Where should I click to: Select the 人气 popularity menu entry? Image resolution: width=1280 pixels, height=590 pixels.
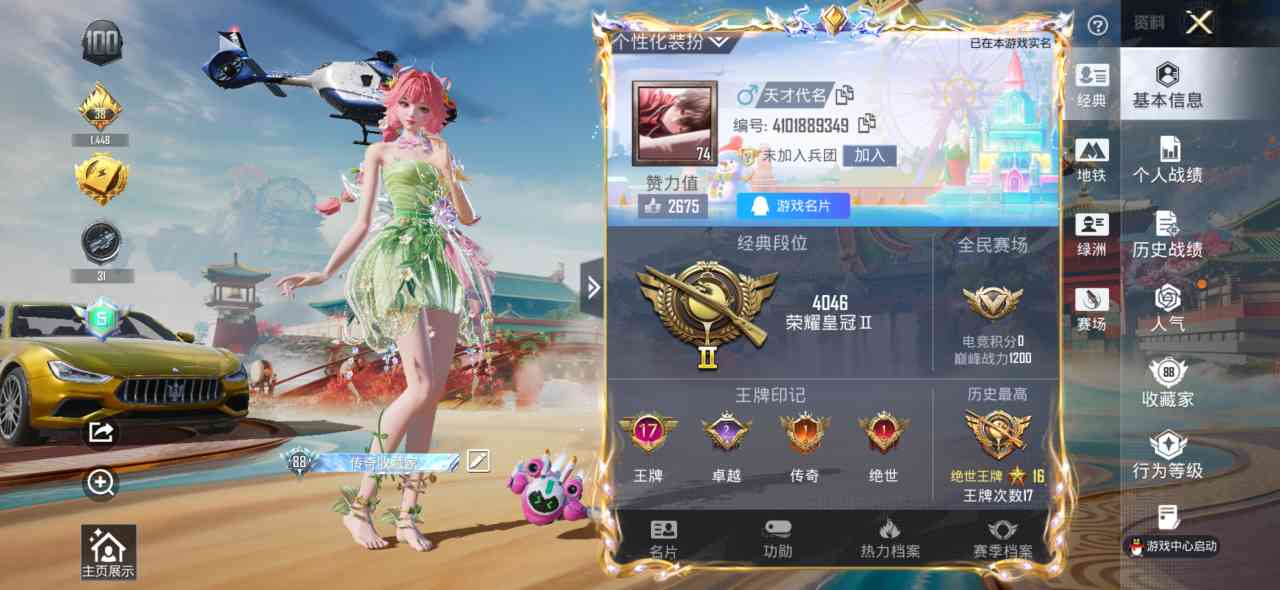pyautogui.click(x=1167, y=309)
